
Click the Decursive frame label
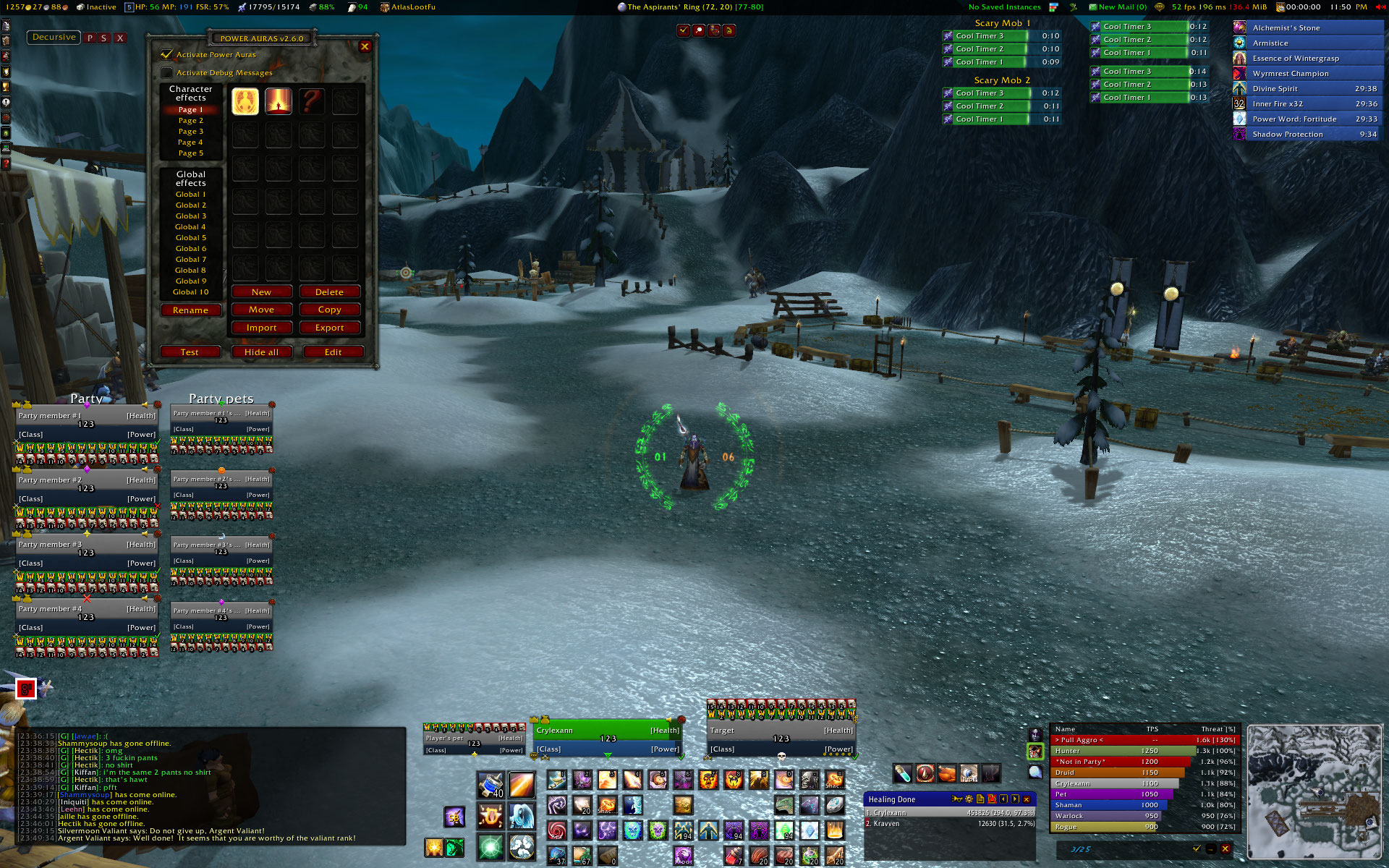(54, 38)
